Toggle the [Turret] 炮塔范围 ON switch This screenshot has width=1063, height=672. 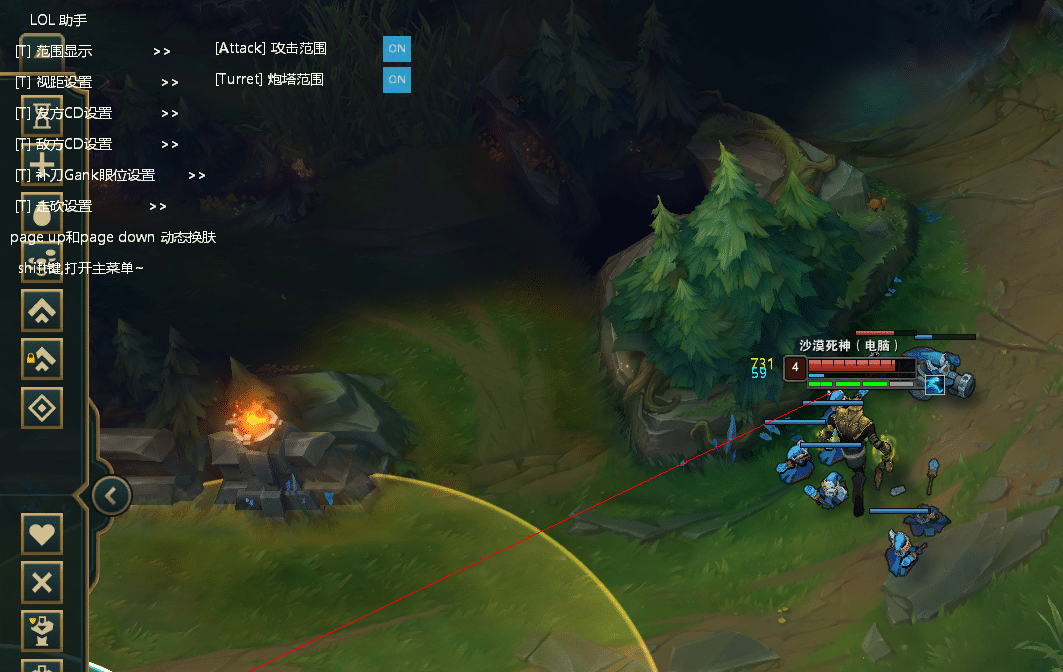pyautogui.click(x=397, y=79)
